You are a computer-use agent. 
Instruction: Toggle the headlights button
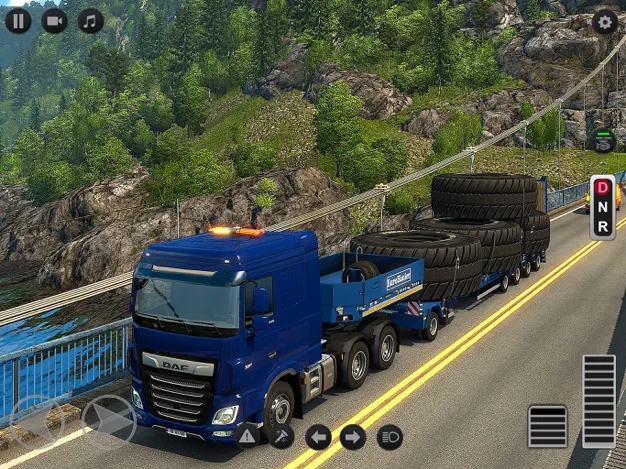pyautogui.click(x=389, y=436)
